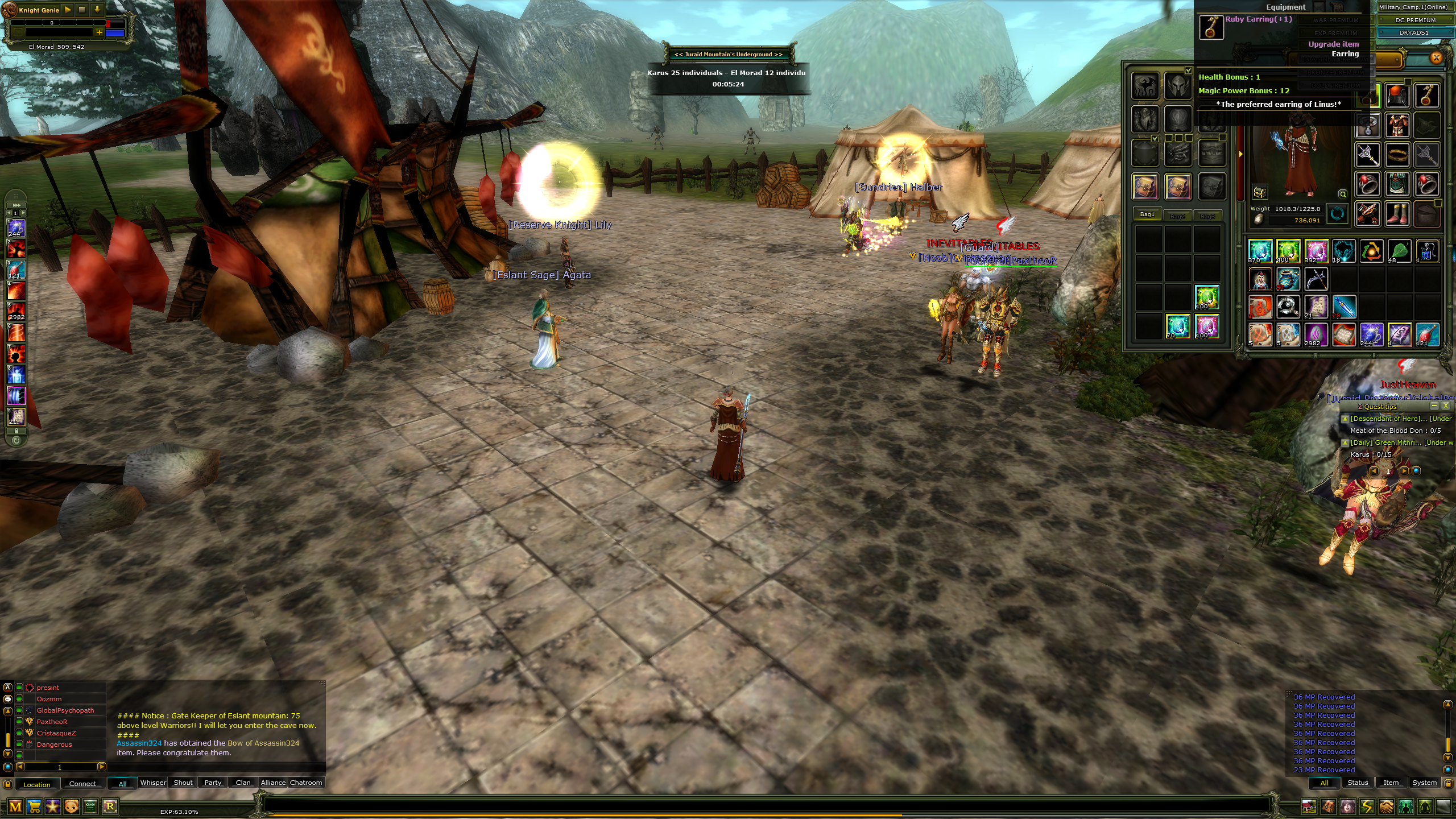1456x819 pixels.
Task: Switch chat to the Clan tab
Action: point(243,783)
